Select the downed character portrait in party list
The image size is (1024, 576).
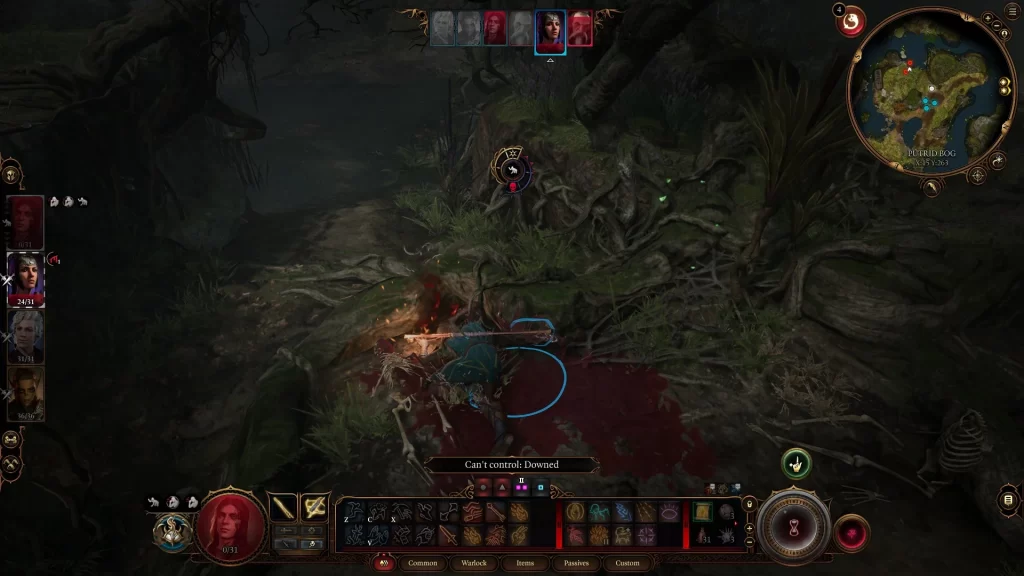pyautogui.click(x=27, y=221)
